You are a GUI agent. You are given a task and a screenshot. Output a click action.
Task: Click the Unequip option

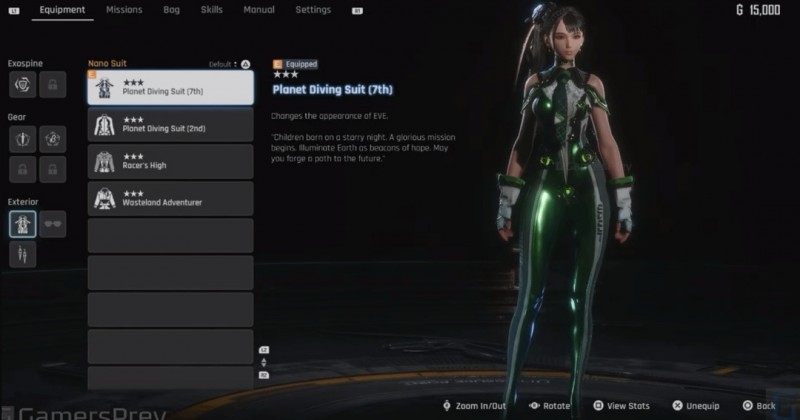(696, 406)
